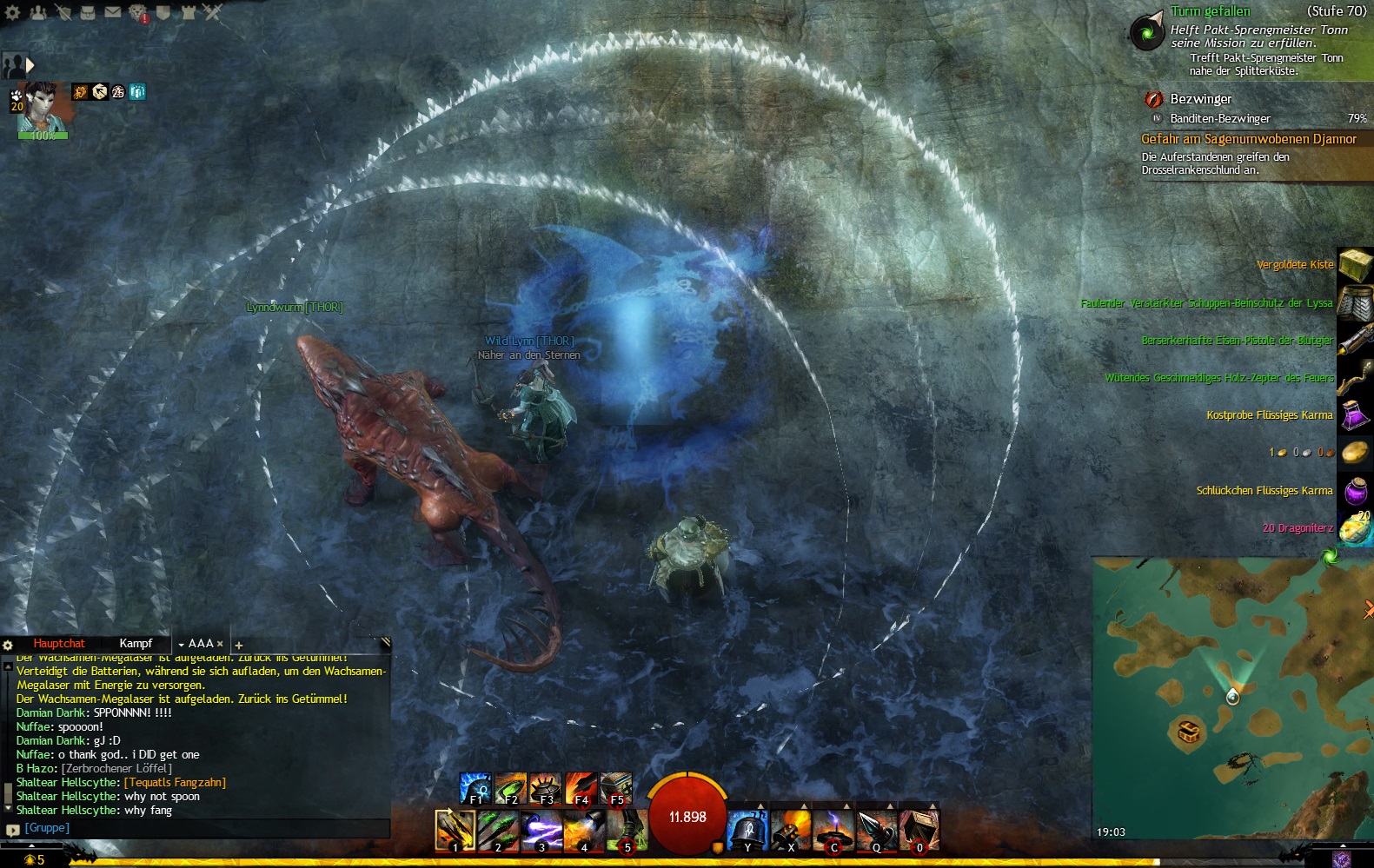Image resolution: width=1374 pixels, height=868 pixels.
Task: Activate the elite supply crate skill
Action: point(919,830)
